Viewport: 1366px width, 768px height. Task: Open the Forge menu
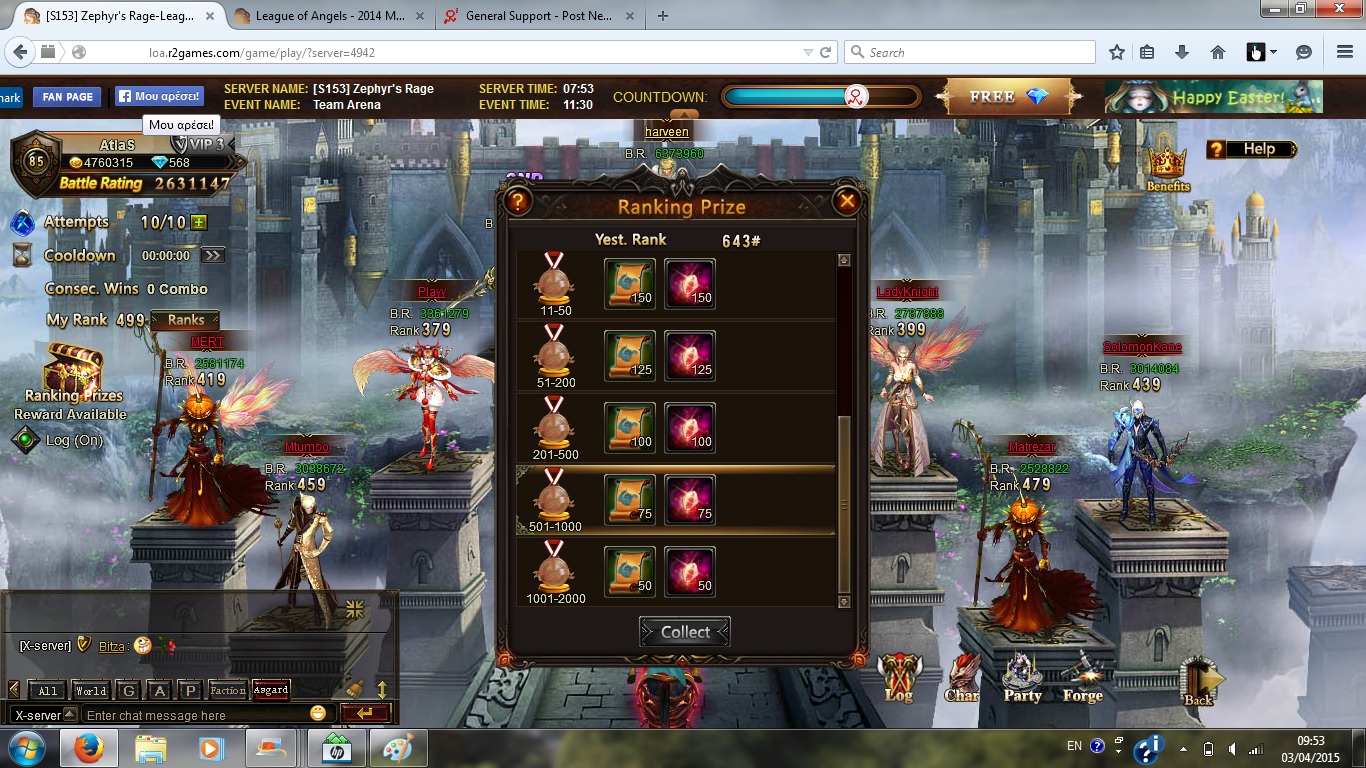[1082, 678]
